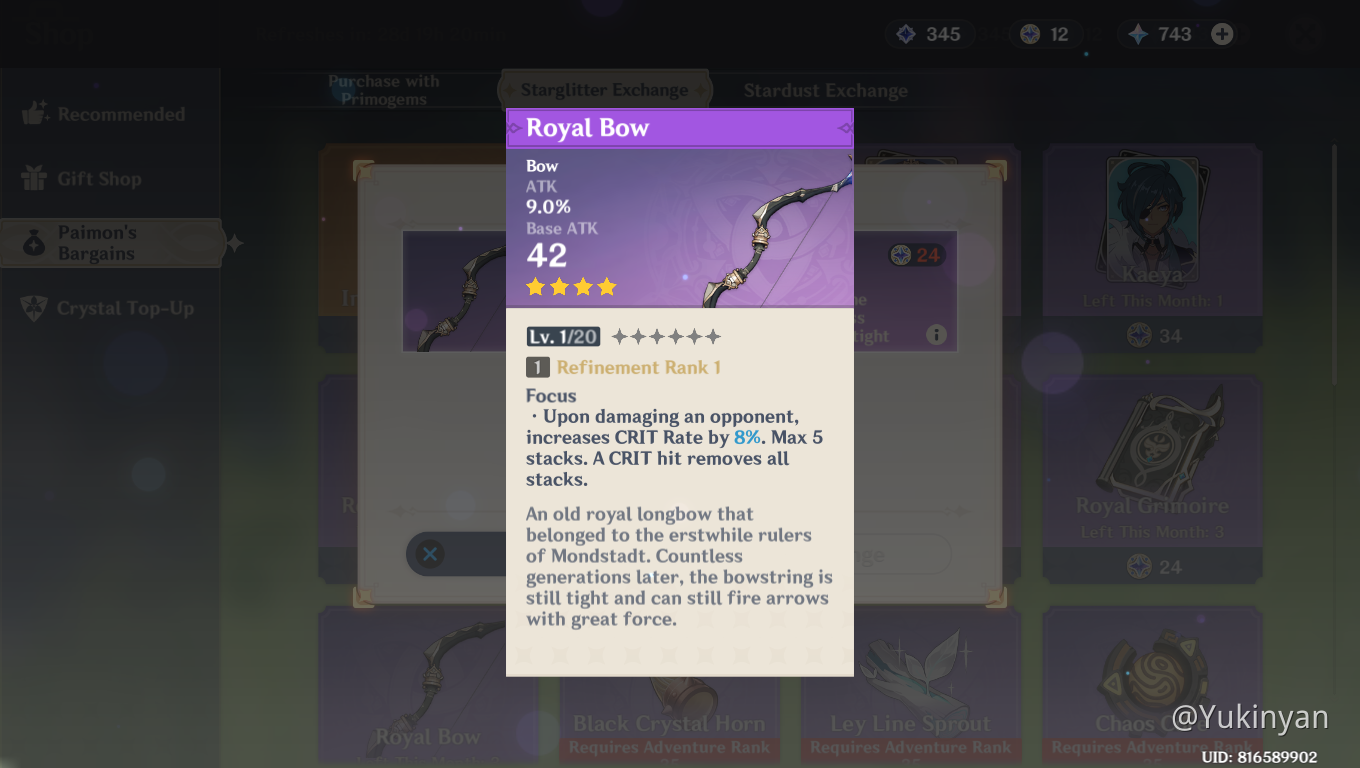Viewport: 1360px width, 768px height.
Task: Switch to the Stardust Exchange tab
Action: click(x=825, y=90)
